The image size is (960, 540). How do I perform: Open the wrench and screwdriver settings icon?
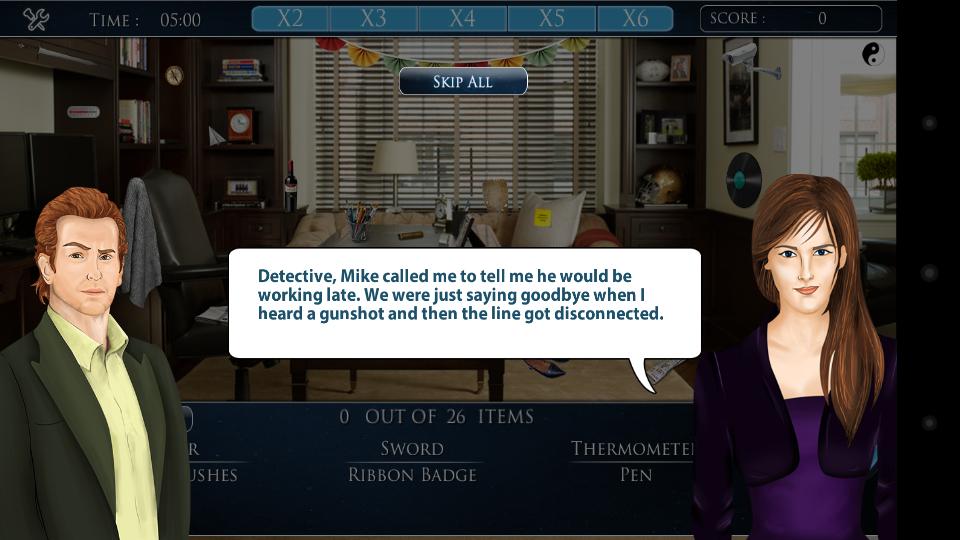point(36,19)
